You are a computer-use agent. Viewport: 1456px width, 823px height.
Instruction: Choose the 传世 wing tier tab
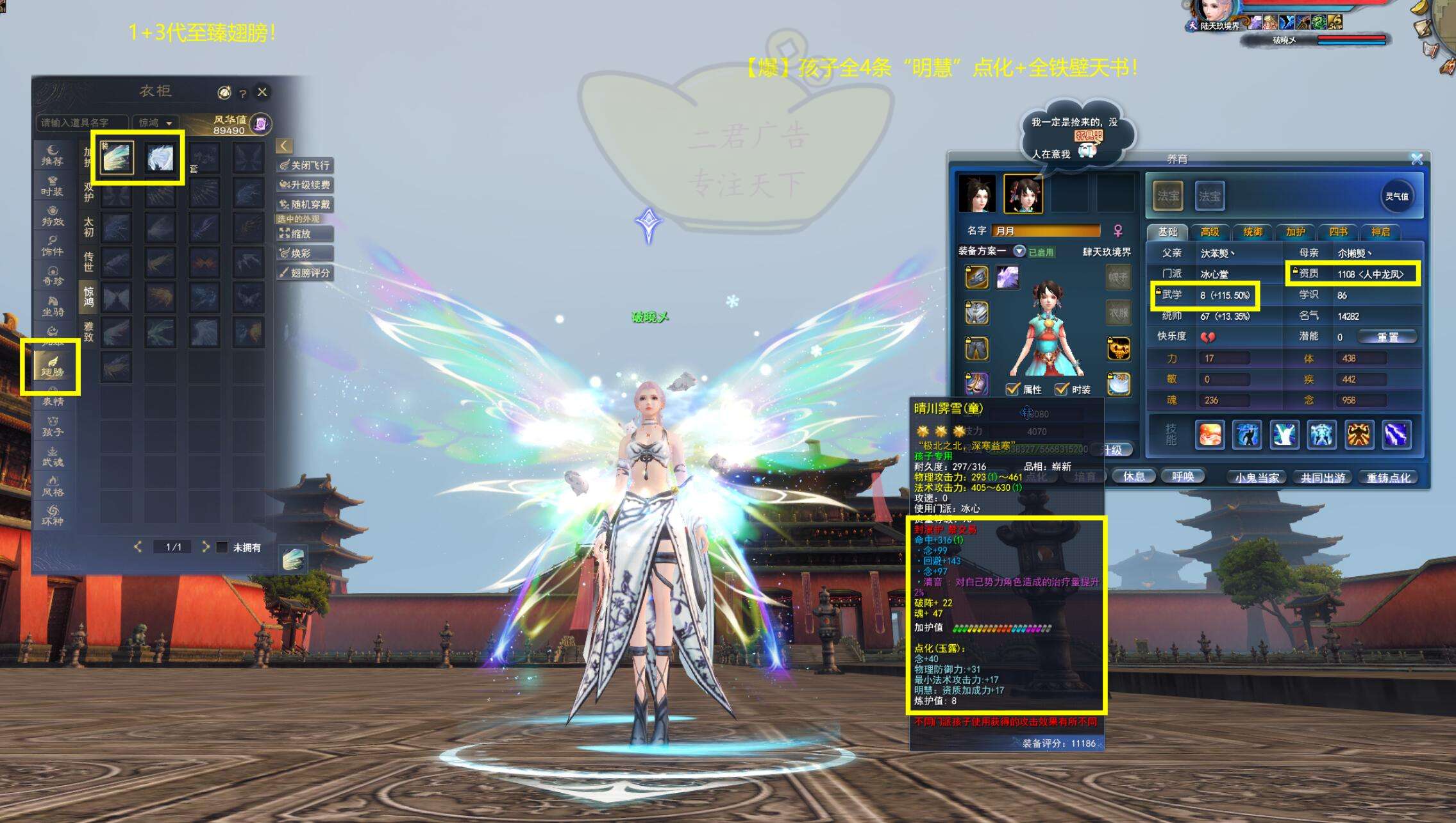tap(88, 262)
